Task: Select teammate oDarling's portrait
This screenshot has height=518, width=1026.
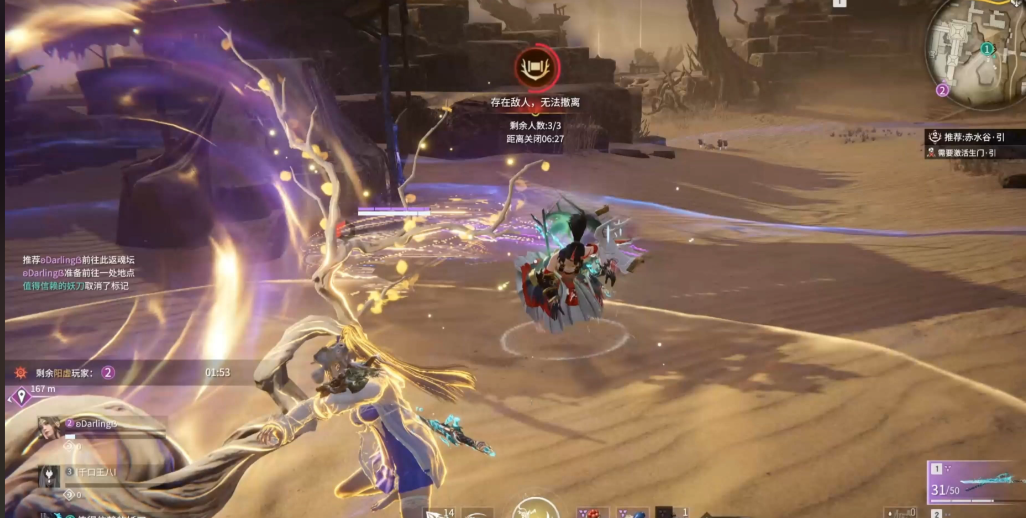Action: click(49, 430)
